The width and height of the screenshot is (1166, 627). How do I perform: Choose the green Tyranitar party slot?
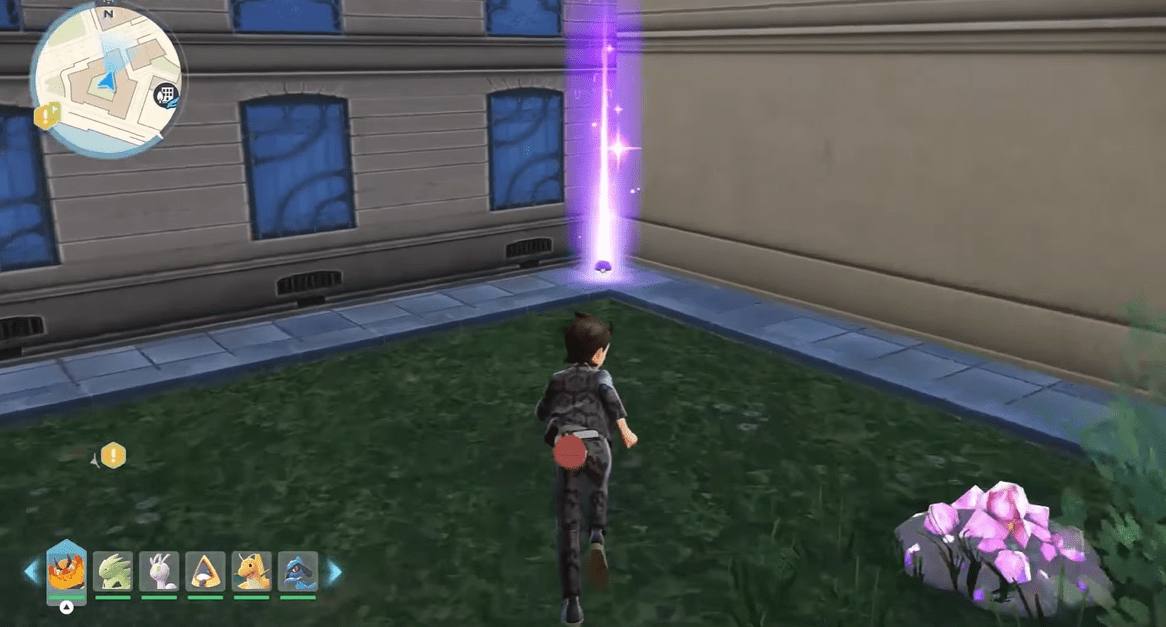[x=113, y=572]
